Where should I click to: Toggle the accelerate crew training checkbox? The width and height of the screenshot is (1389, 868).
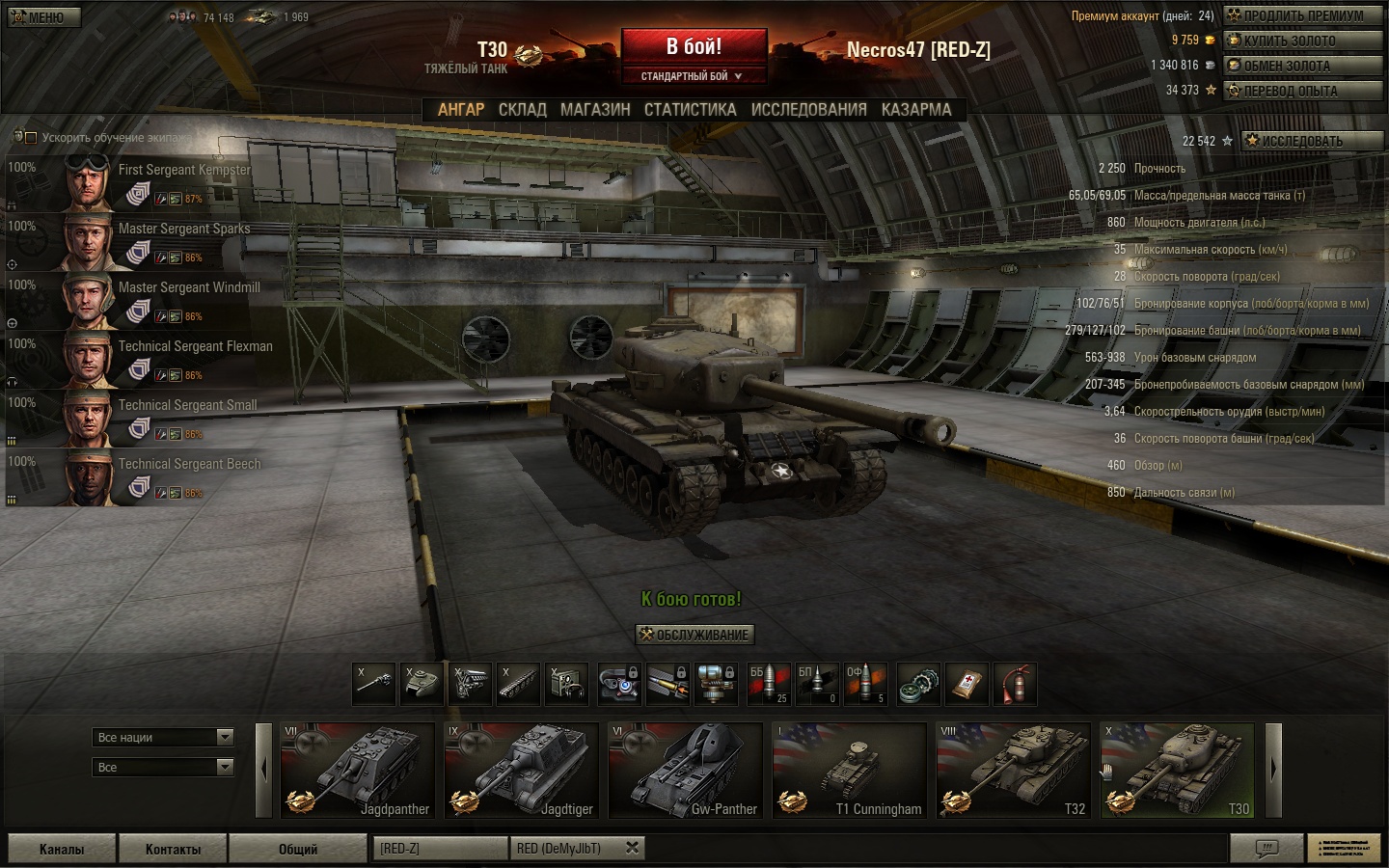tap(31, 138)
